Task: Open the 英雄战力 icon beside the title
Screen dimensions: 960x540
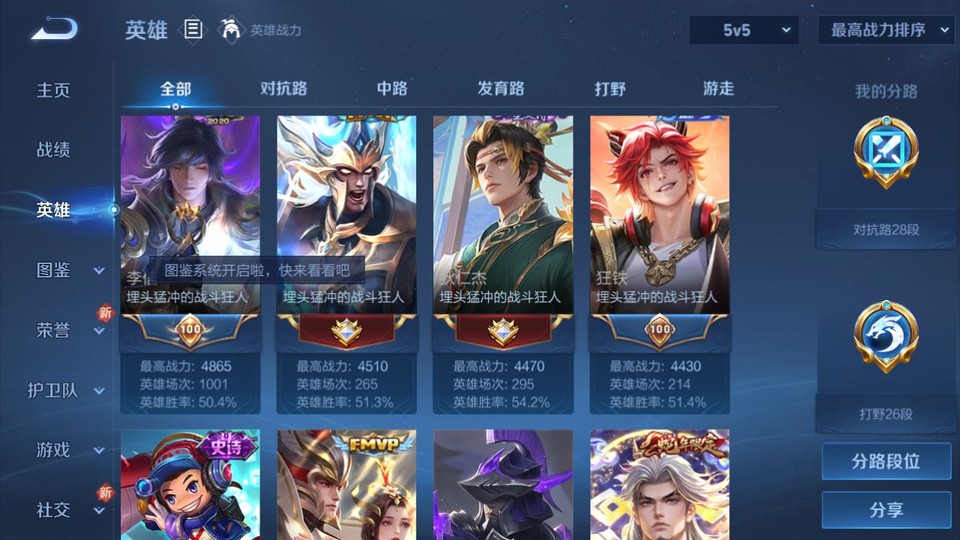Action: [232, 30]
